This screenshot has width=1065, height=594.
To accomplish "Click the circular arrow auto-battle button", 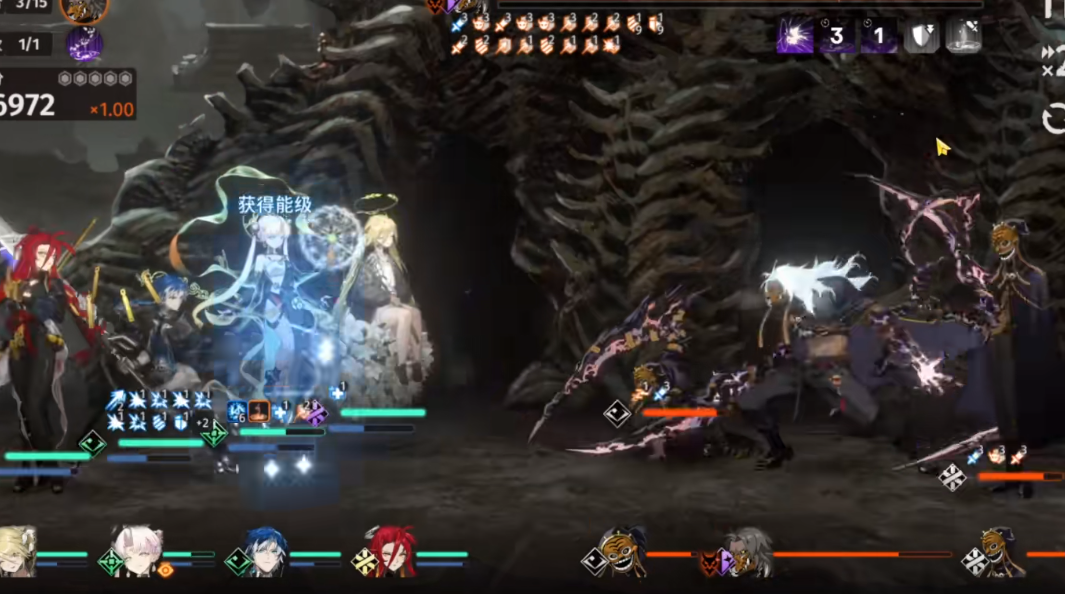I will pyautogui.click(x=1054, y=120).
